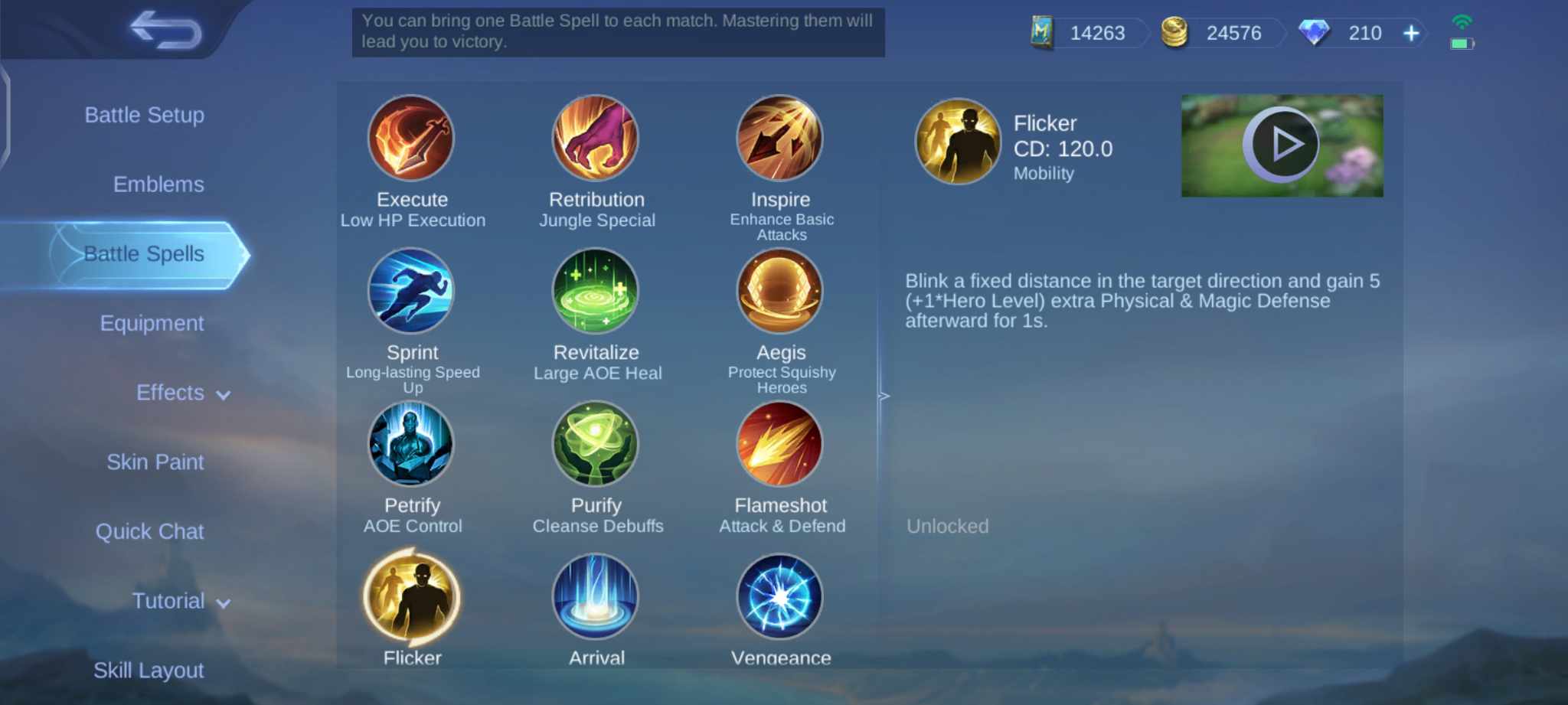Viewport: 1568px width, 705px height.
Task: Select the Petrify AOE Control spell
Action: click(412, 445)
